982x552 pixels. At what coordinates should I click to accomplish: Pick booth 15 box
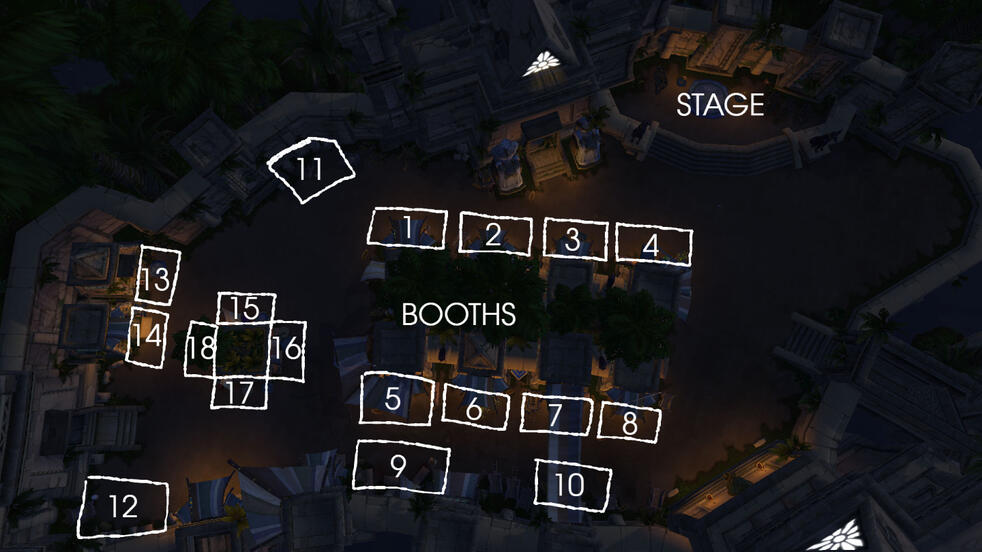(x=246, y=309)
